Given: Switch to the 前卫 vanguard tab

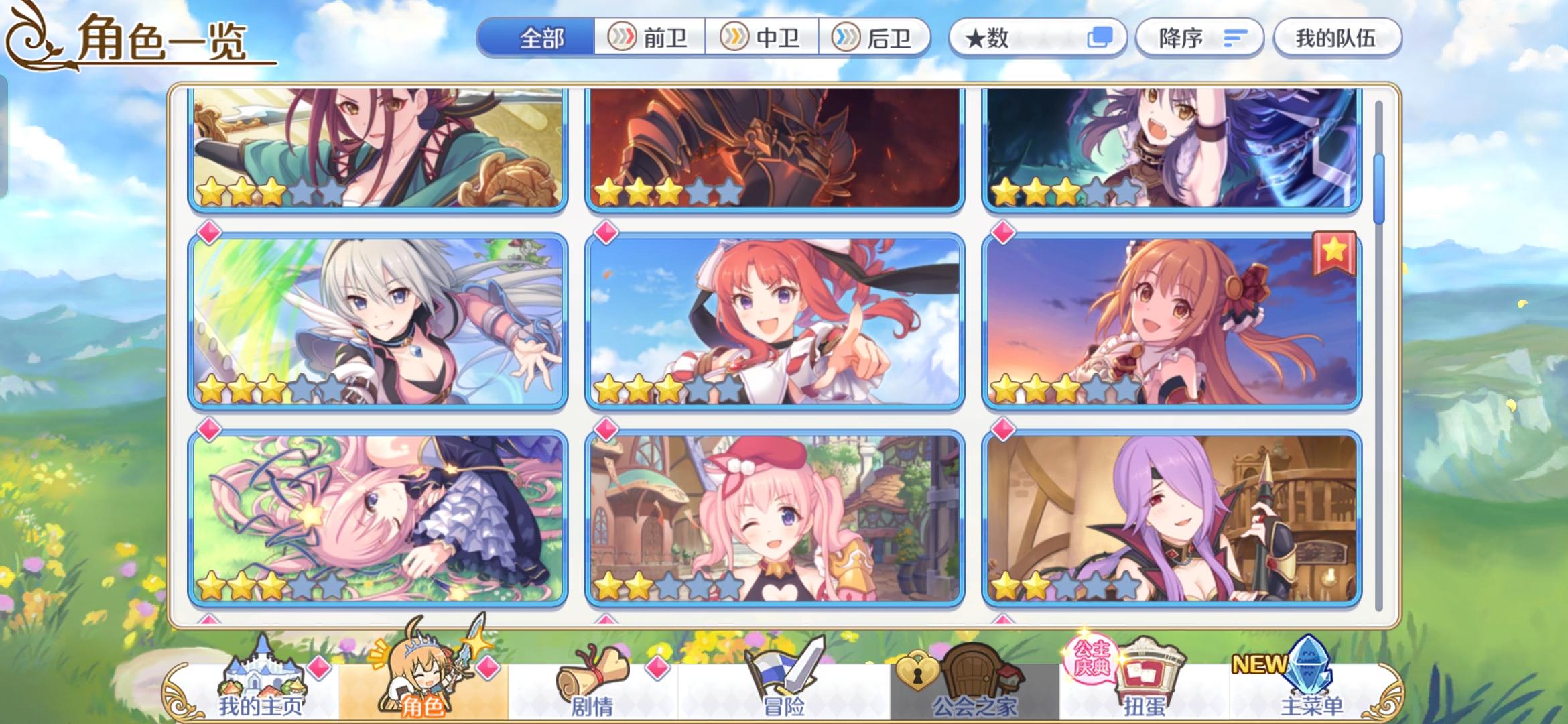Looking at the screenshot, I should (x=649, y=38).
